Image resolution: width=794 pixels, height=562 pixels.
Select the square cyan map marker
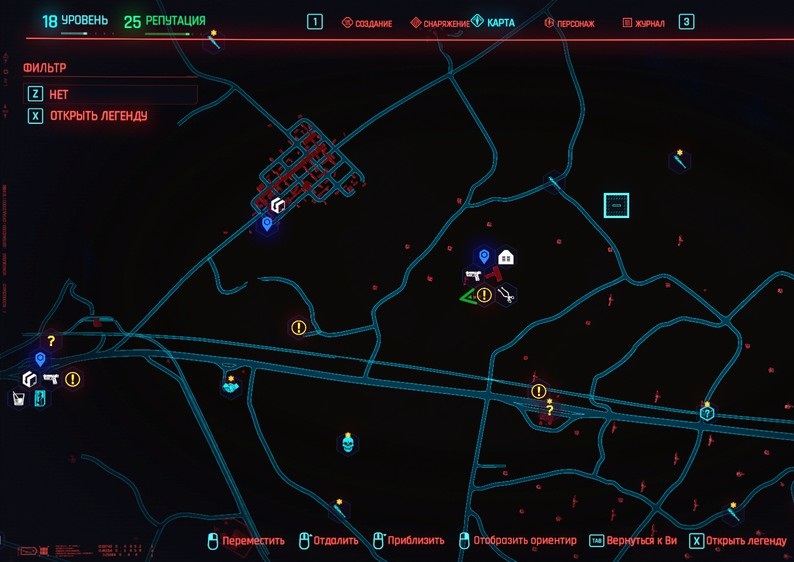coord(617,205)
